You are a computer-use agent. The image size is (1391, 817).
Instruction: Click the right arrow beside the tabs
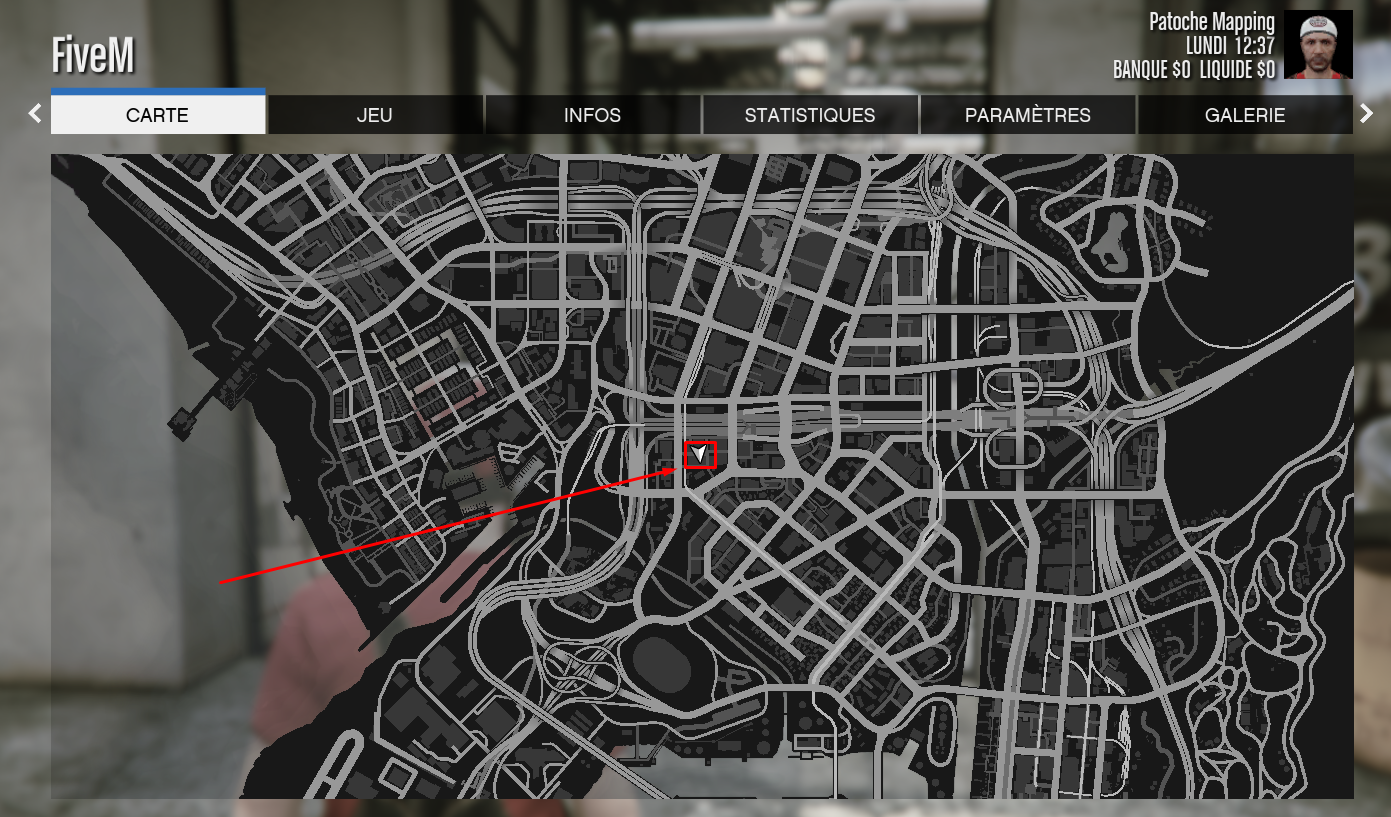click(x=1367, y=114)
